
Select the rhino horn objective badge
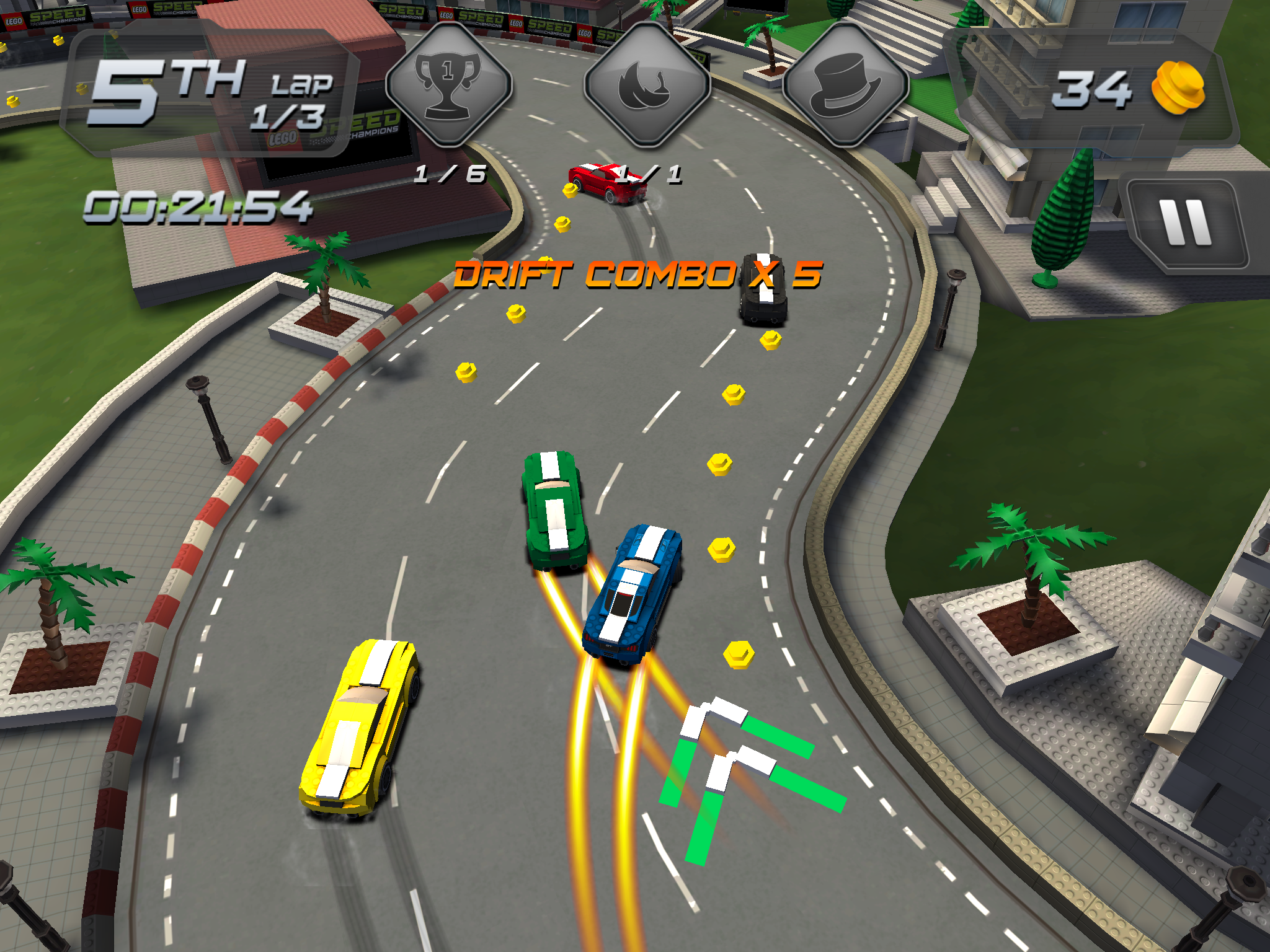click(x=647, y=85)
